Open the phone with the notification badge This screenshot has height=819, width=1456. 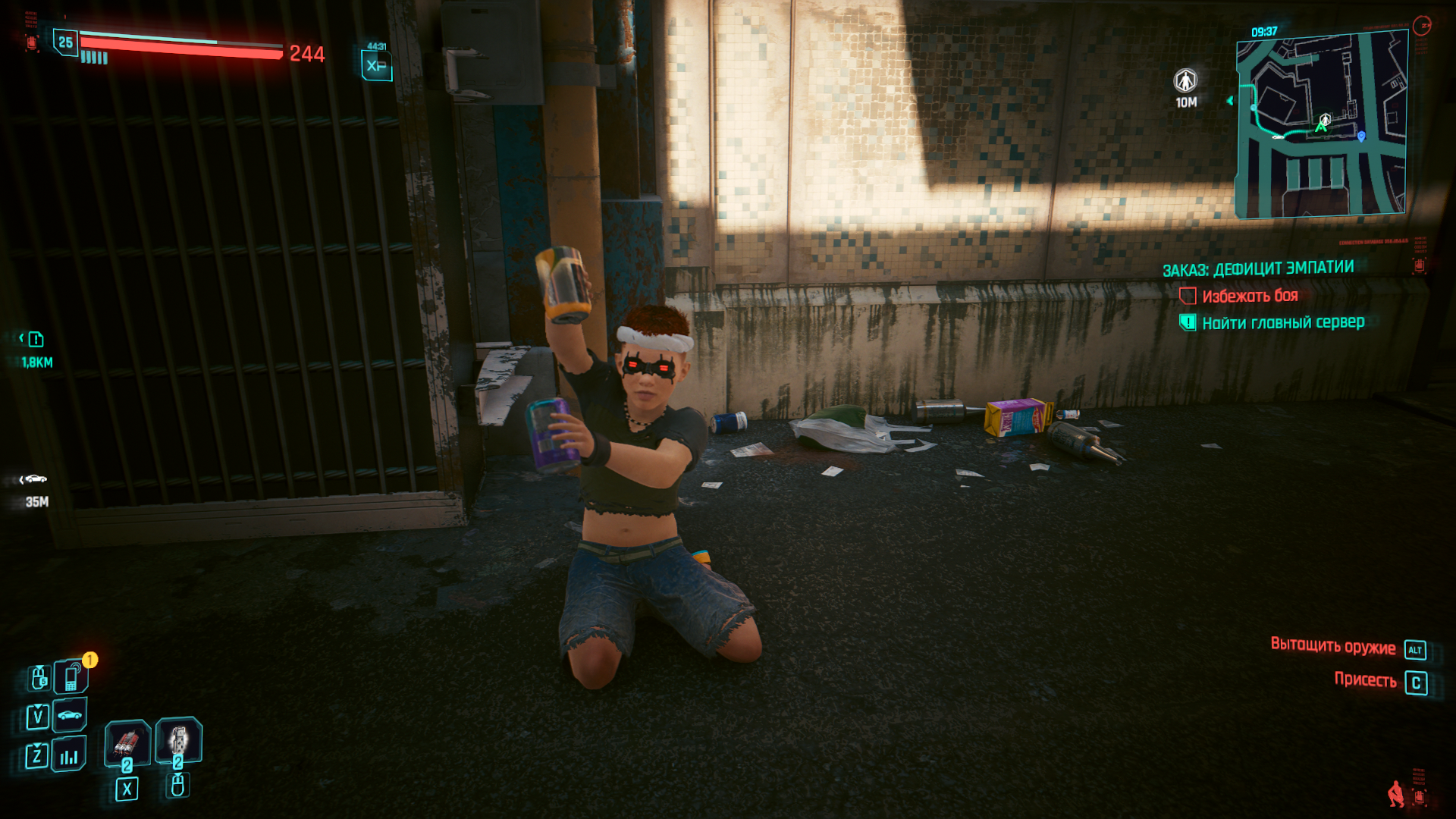coord(71,676)
